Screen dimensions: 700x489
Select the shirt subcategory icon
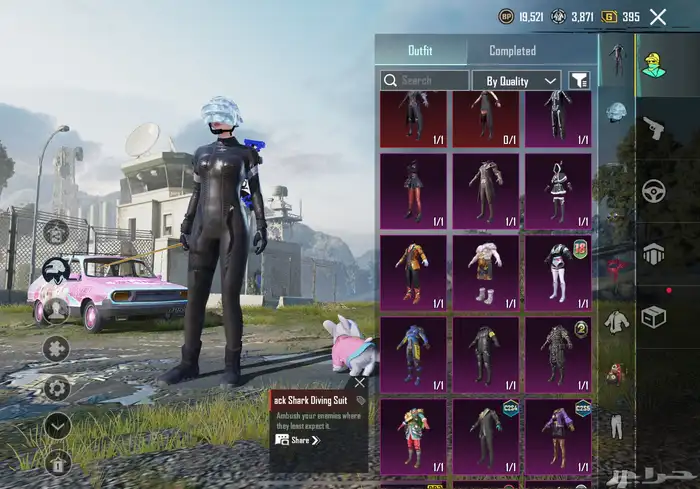click(617, 321)
